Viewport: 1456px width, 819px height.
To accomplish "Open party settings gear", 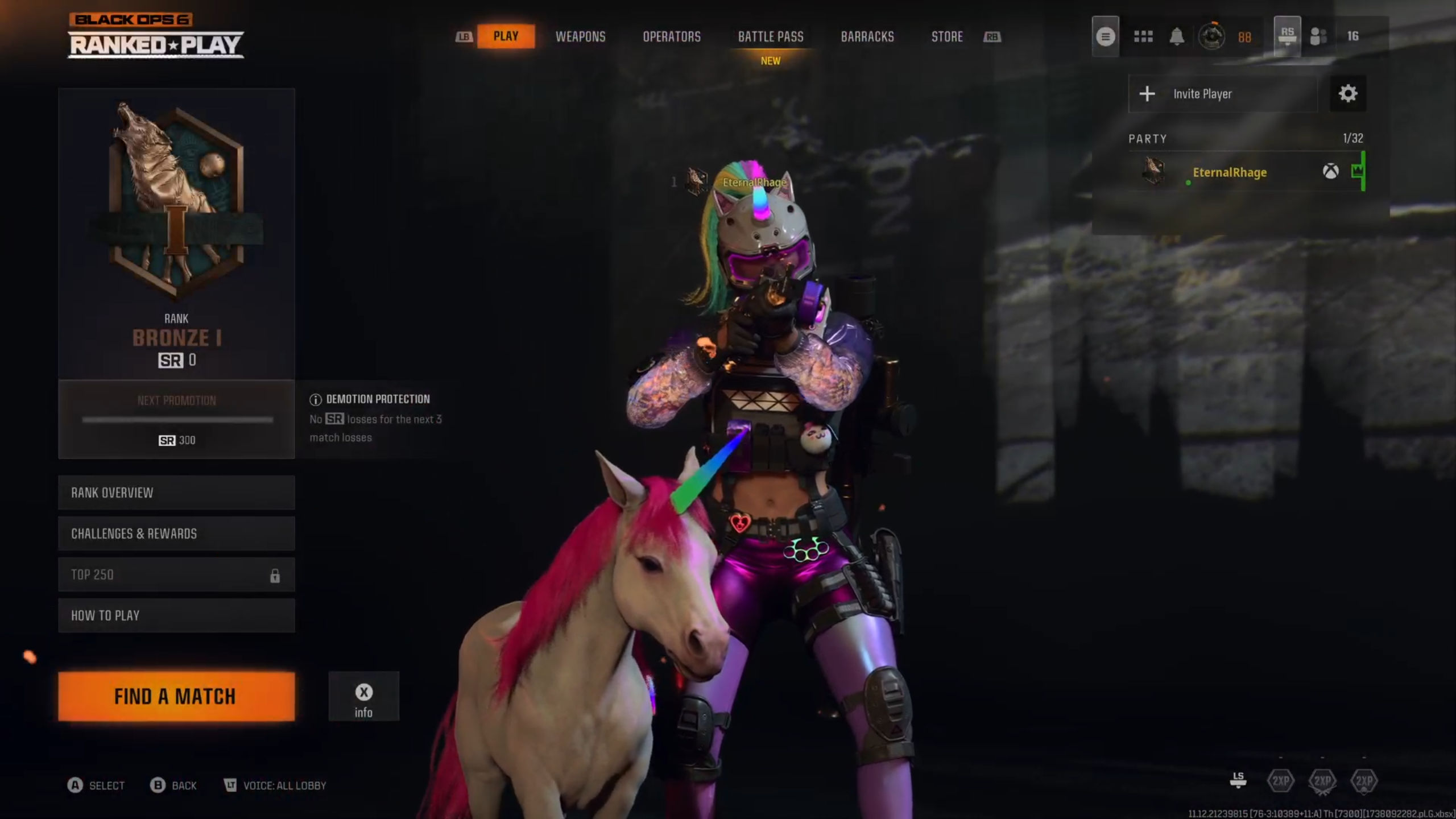I will tap(1347, 94).
